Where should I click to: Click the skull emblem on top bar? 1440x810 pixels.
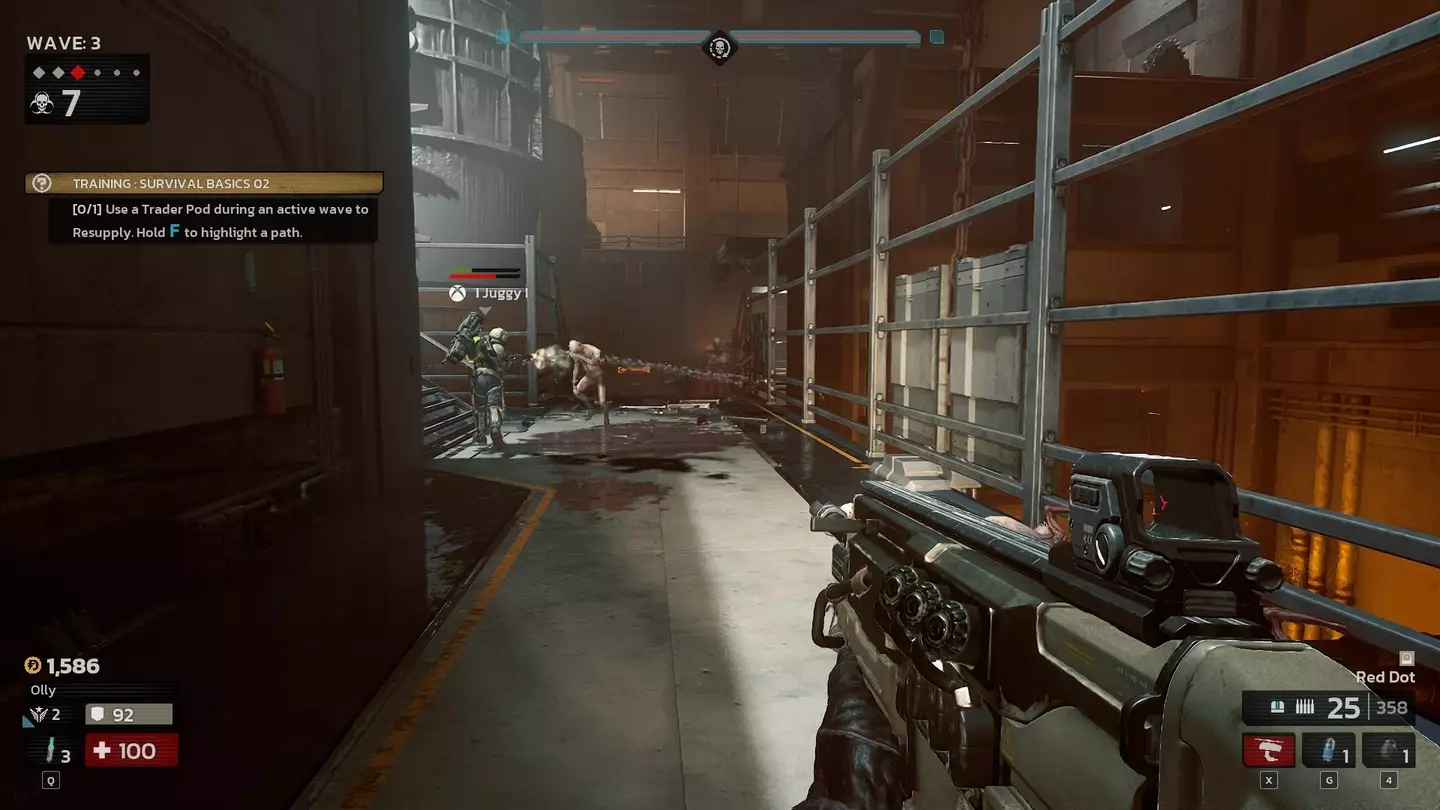tap(719, 46)
